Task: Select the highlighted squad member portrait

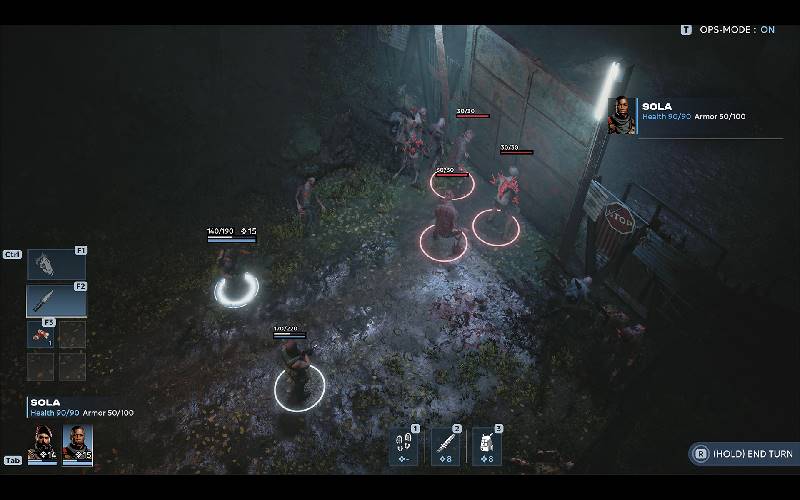Action: pos(78,442)
